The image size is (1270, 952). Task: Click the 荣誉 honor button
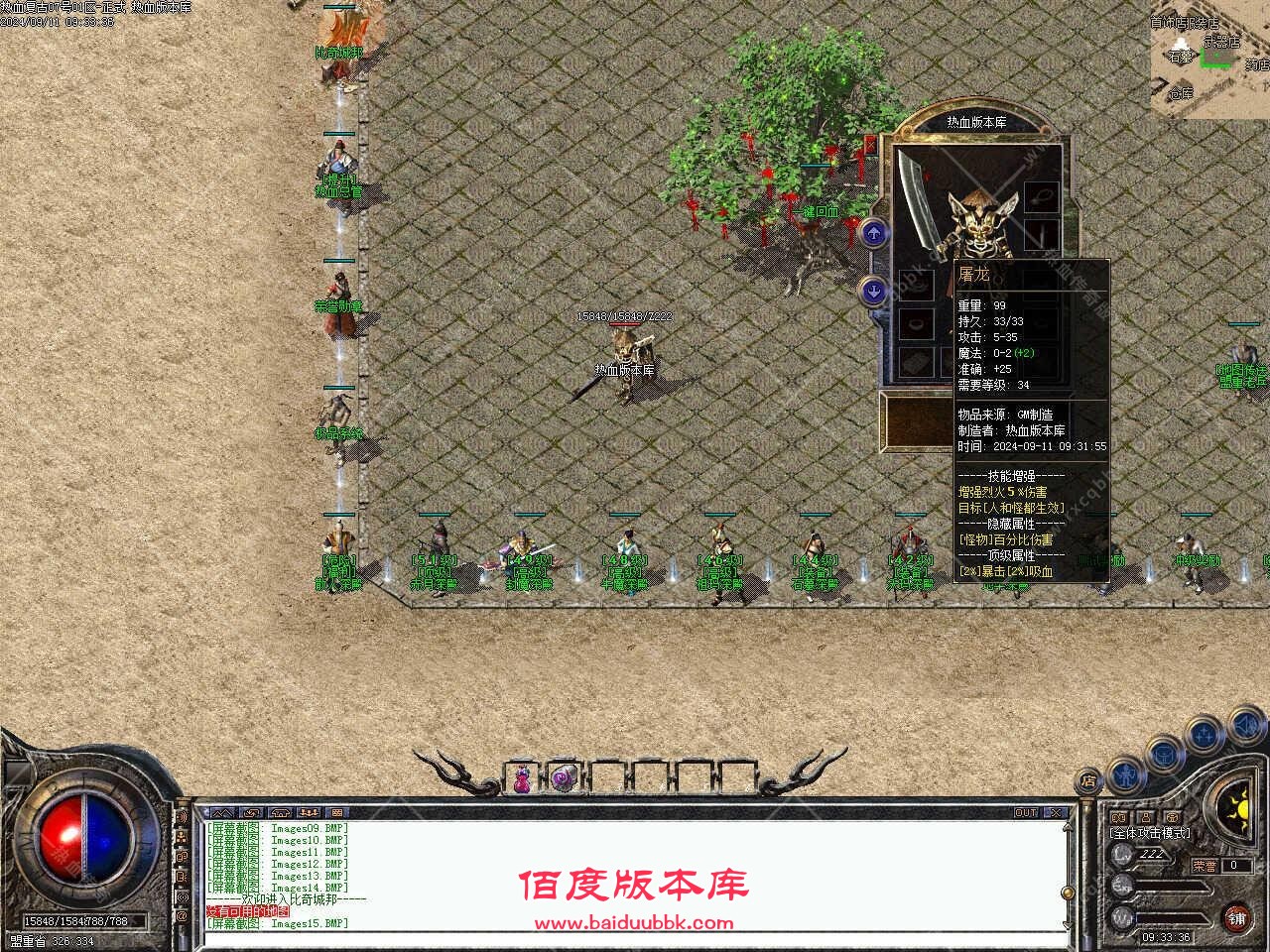1207,865
